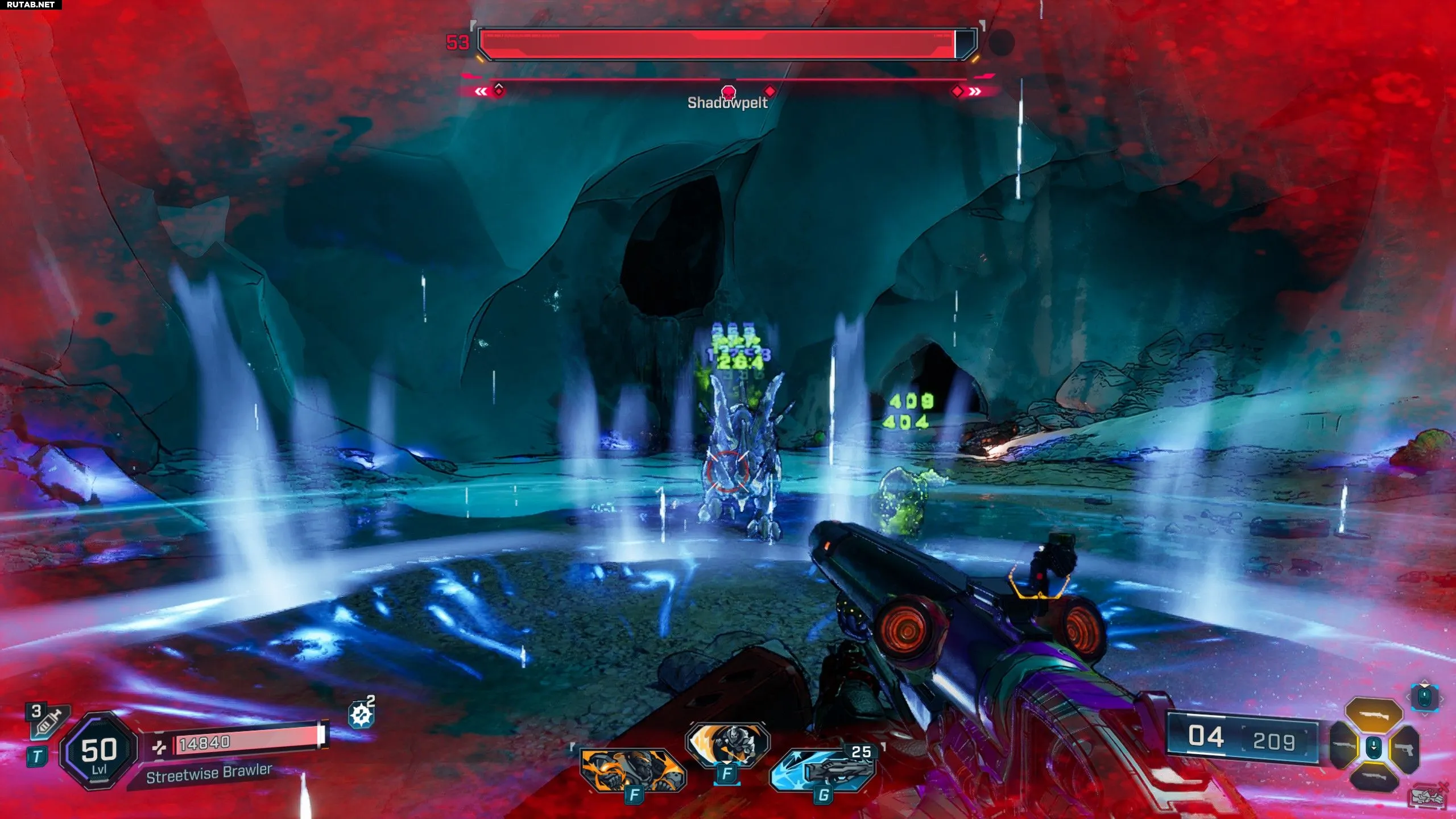Viewport: 1456px width, 819px height.
Task: Select the red skull marker on compass
Action: (x=729, y=92)
